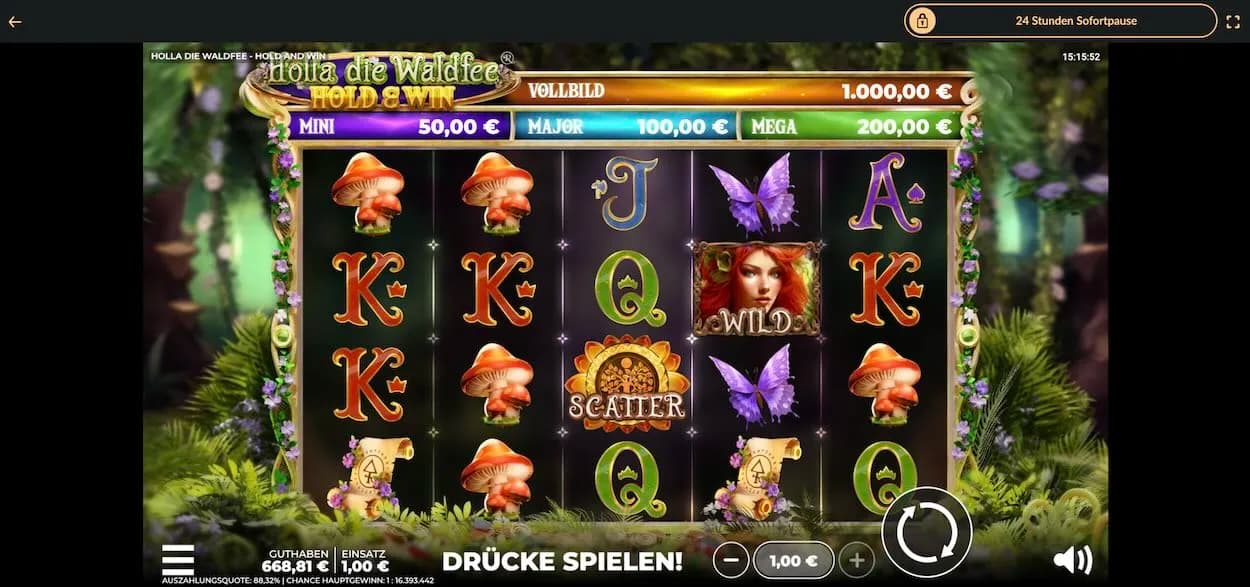Go back using the top-left arrow
Viewport: 1250px width, 587px height.
click(x=15, y=21)
